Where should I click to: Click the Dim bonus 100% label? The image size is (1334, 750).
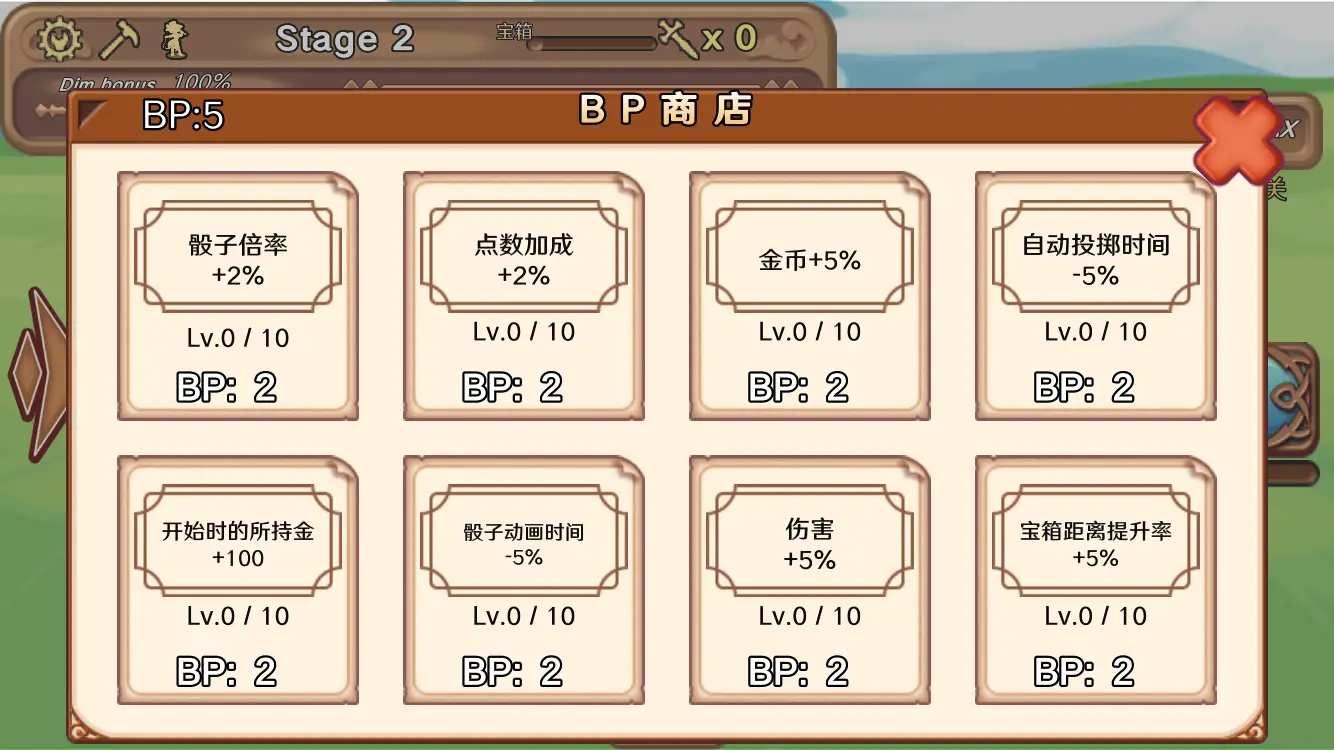point(146,83)
